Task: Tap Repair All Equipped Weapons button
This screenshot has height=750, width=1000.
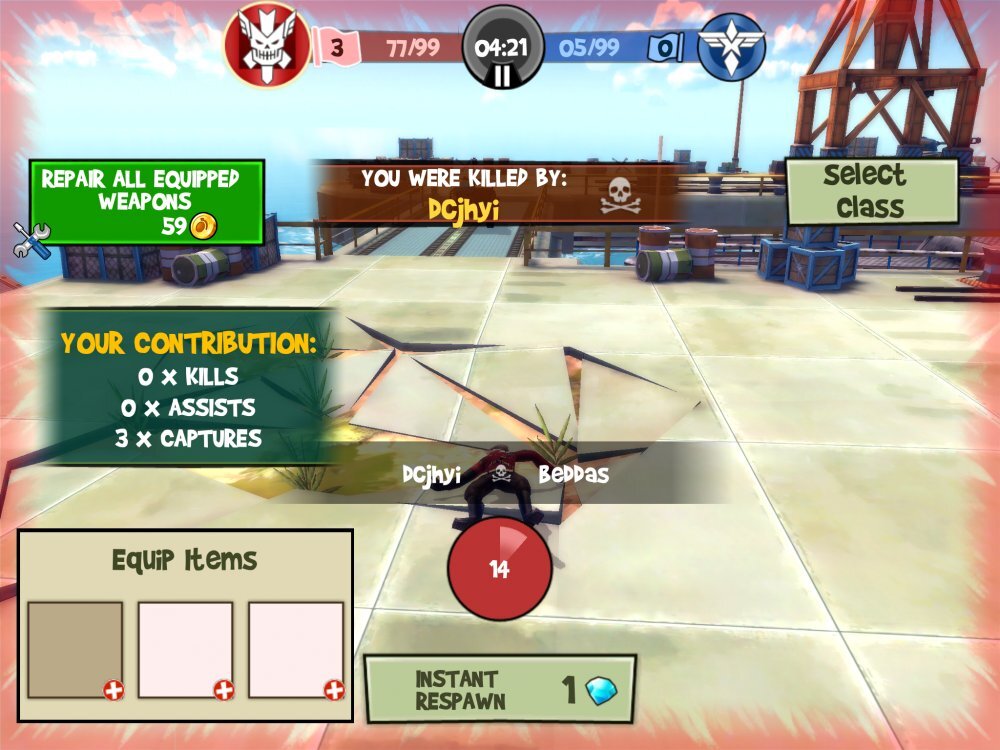Action: click(146, 202)
